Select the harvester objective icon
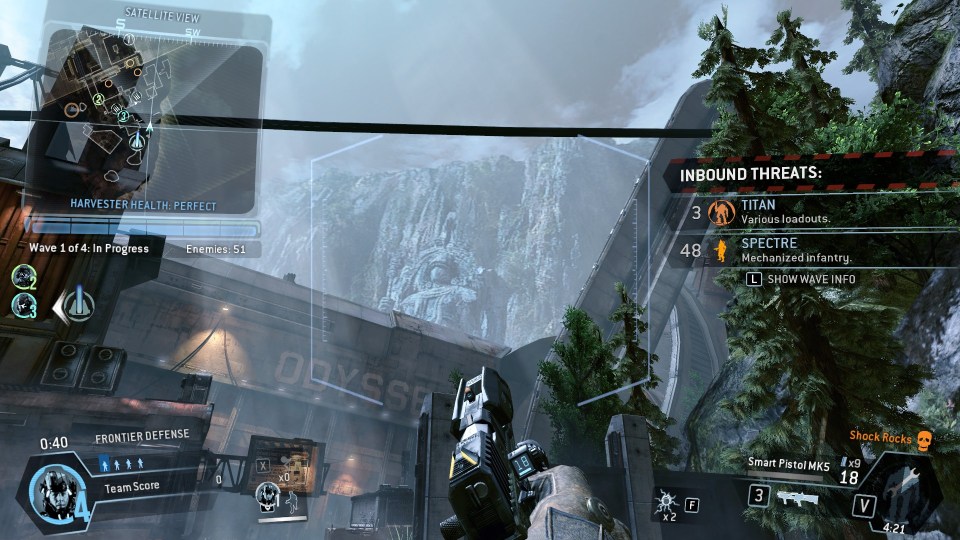This screenshot has width=960, height=540. pyautogui.click(x=78, y=303)
